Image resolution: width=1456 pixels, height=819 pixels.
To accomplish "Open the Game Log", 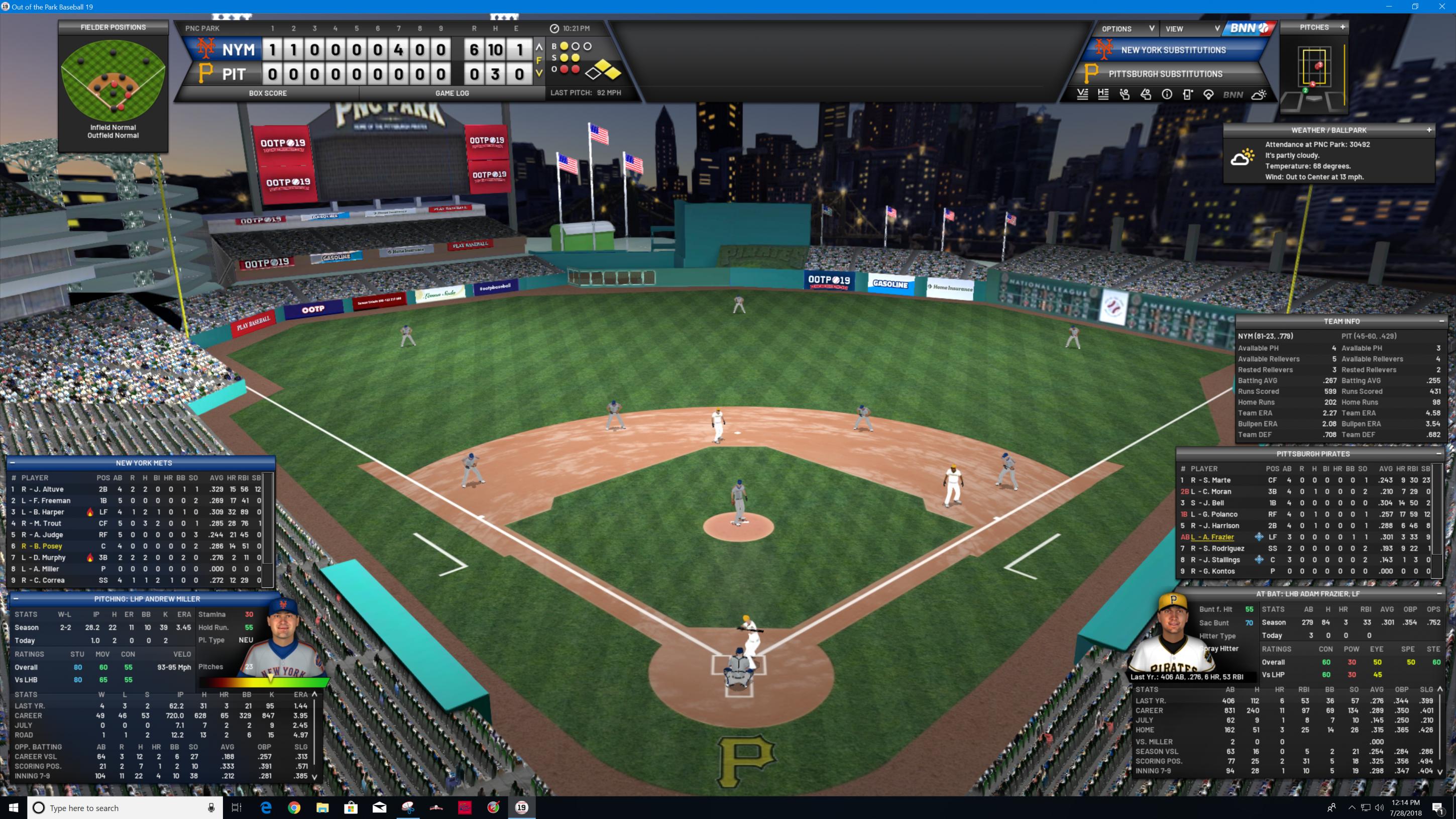I will [x=452, y=93].
